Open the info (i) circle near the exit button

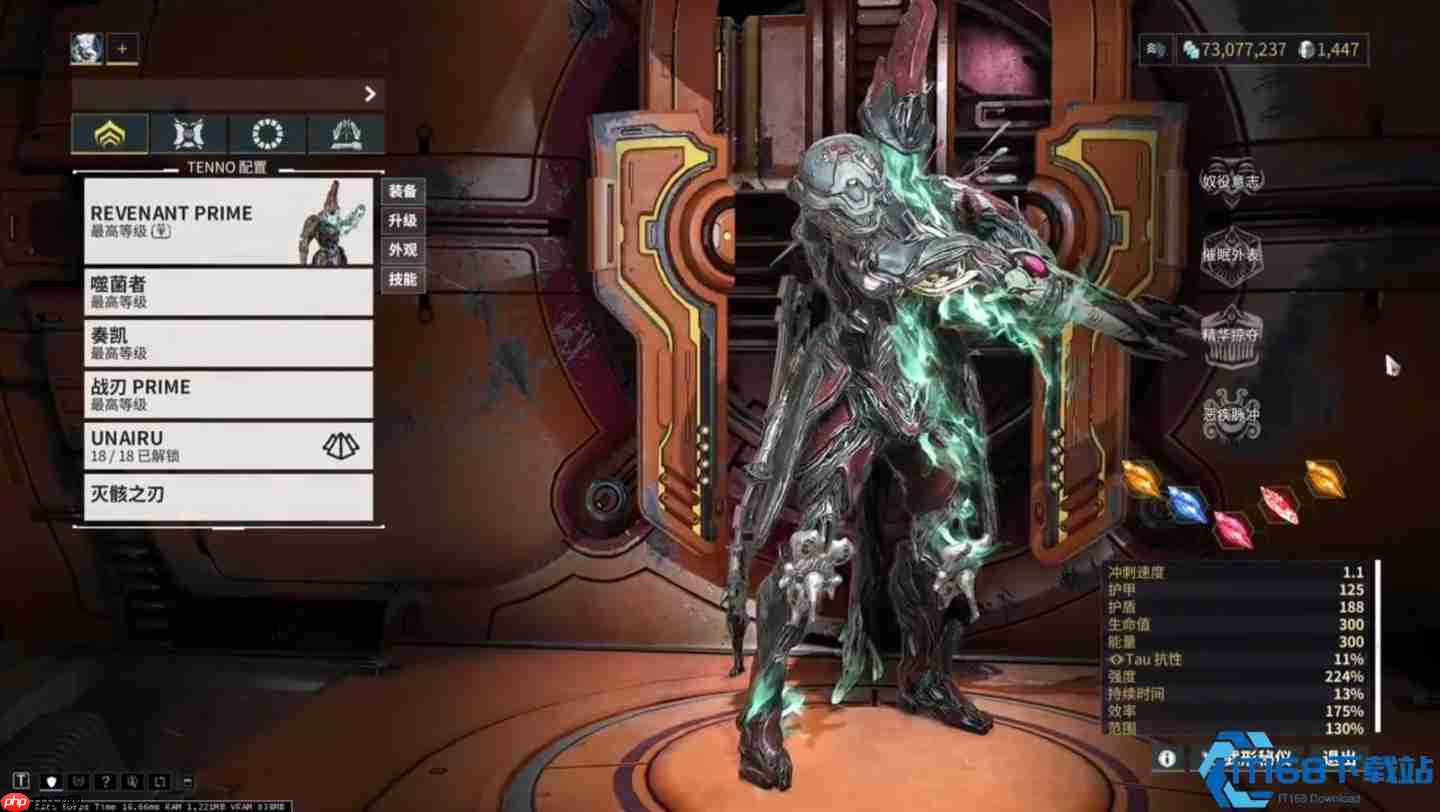1166,758
